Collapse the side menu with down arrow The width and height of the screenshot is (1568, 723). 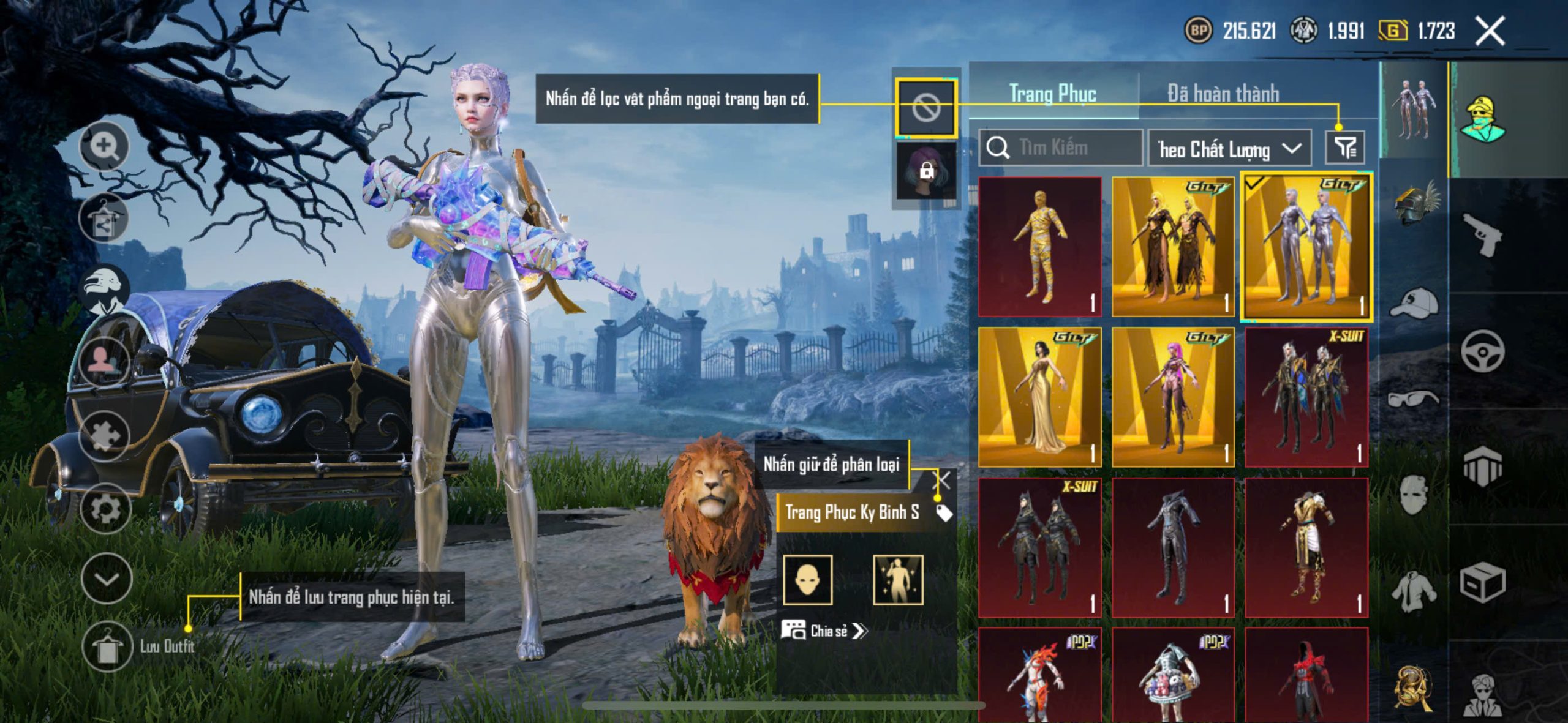(x=107, y=579)
